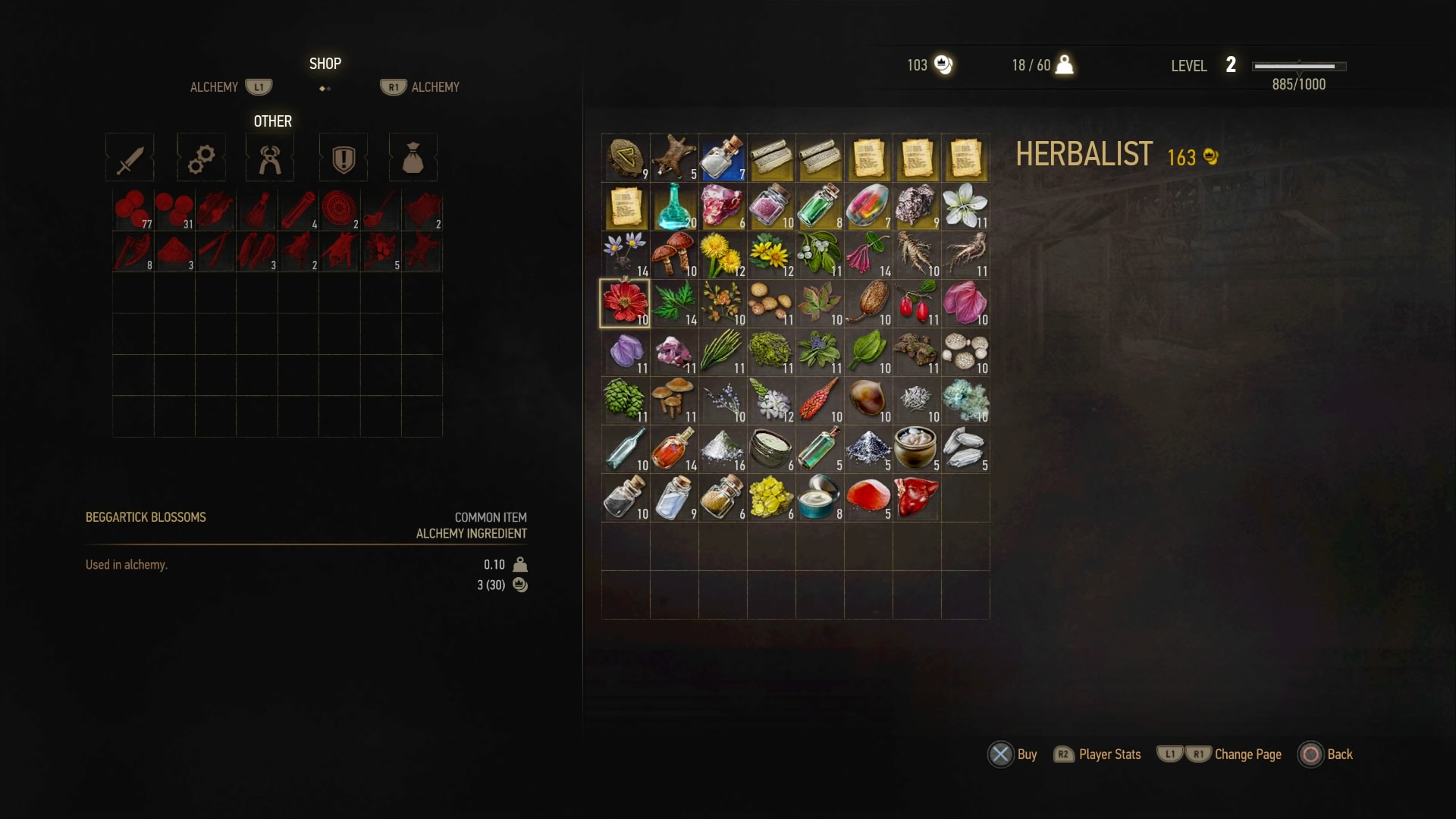Screen dimensions: 1456x819
Task: Select the sword weapons category icon
Action: pyautogui.click(x=129, y=157)
